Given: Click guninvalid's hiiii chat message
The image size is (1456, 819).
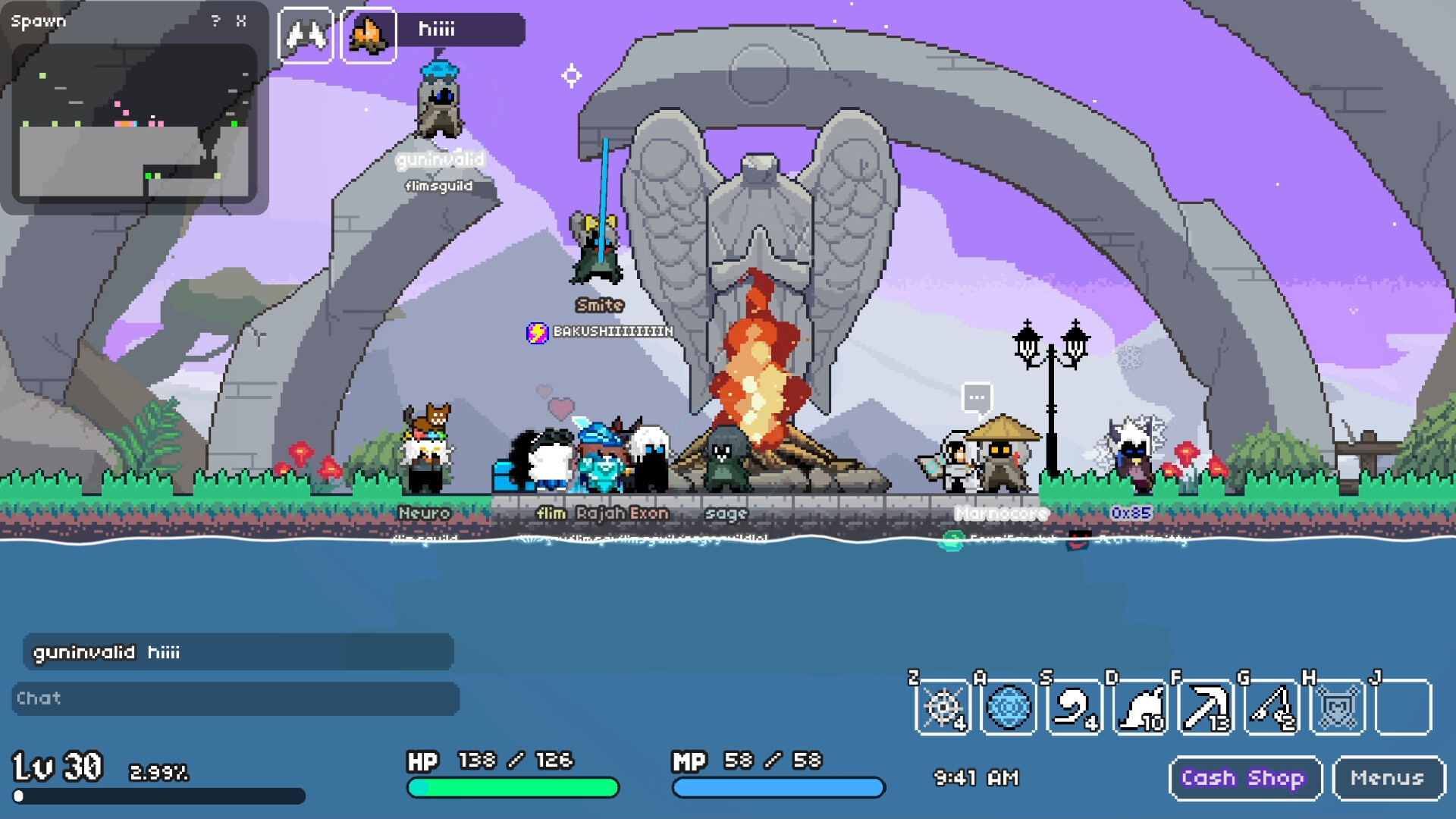Looking at the screenshot, I should pyautogui.click(x=106, y=651).
